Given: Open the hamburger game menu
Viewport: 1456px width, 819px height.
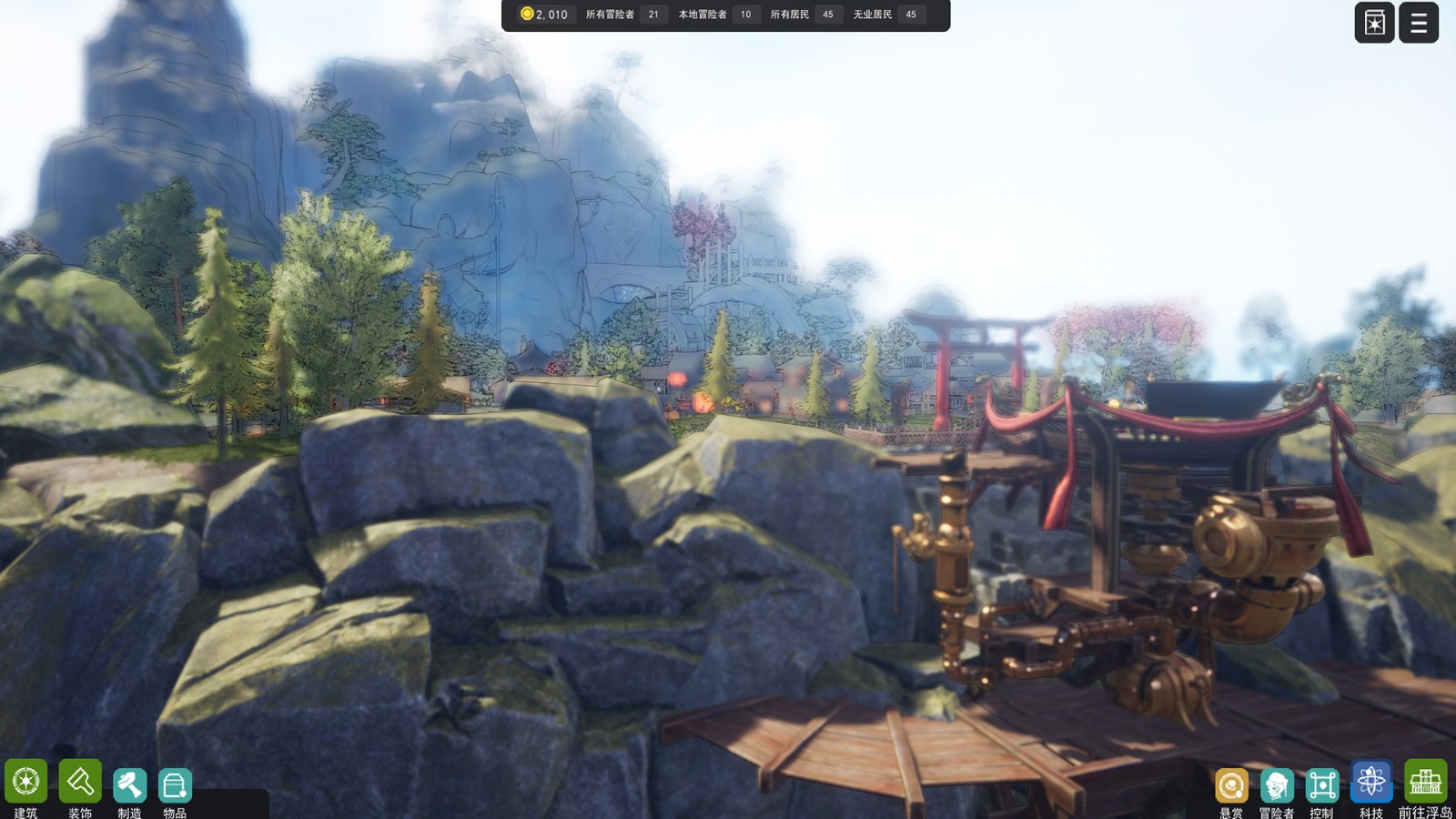Looking at the screenshot, I should click(x=1417, y=23).
